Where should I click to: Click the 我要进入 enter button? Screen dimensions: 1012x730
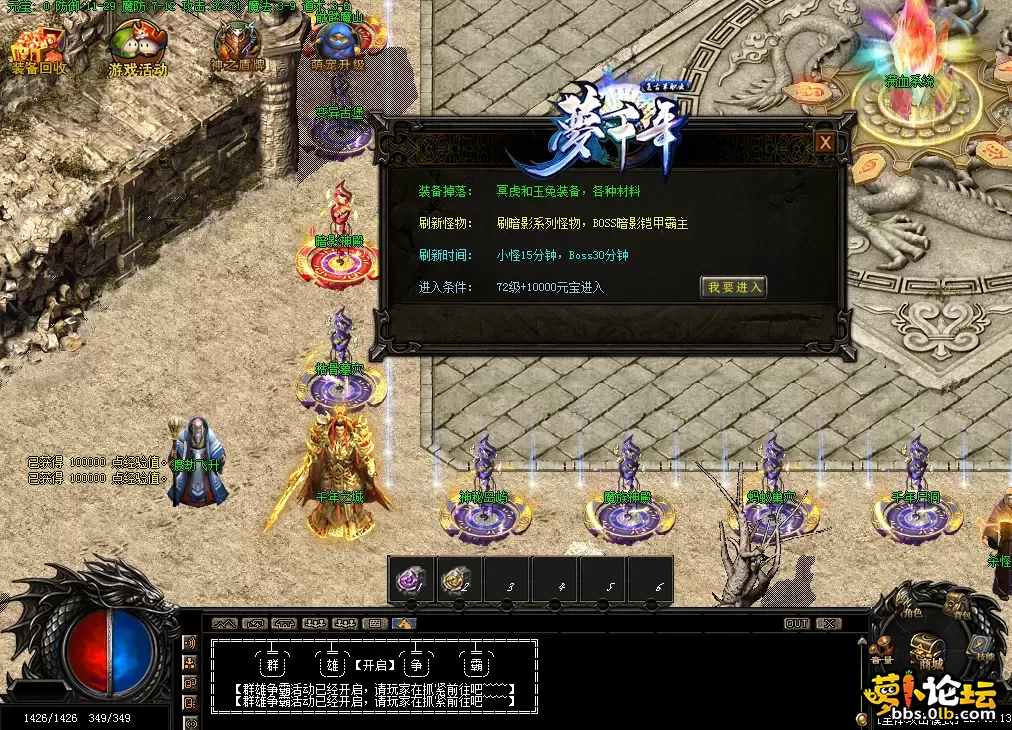(x=734, y=287)
